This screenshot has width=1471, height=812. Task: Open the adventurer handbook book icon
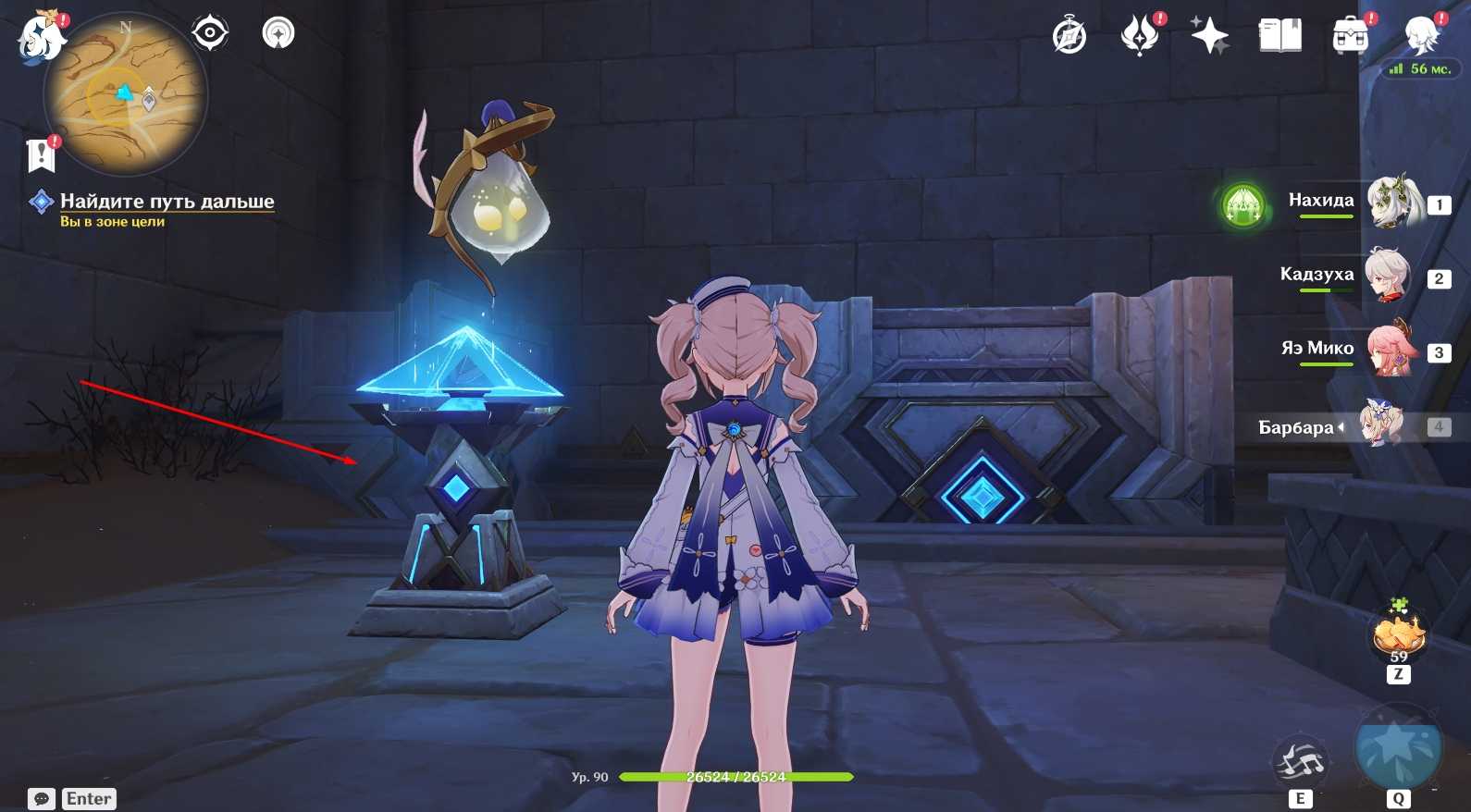[x=1280, y=37]
